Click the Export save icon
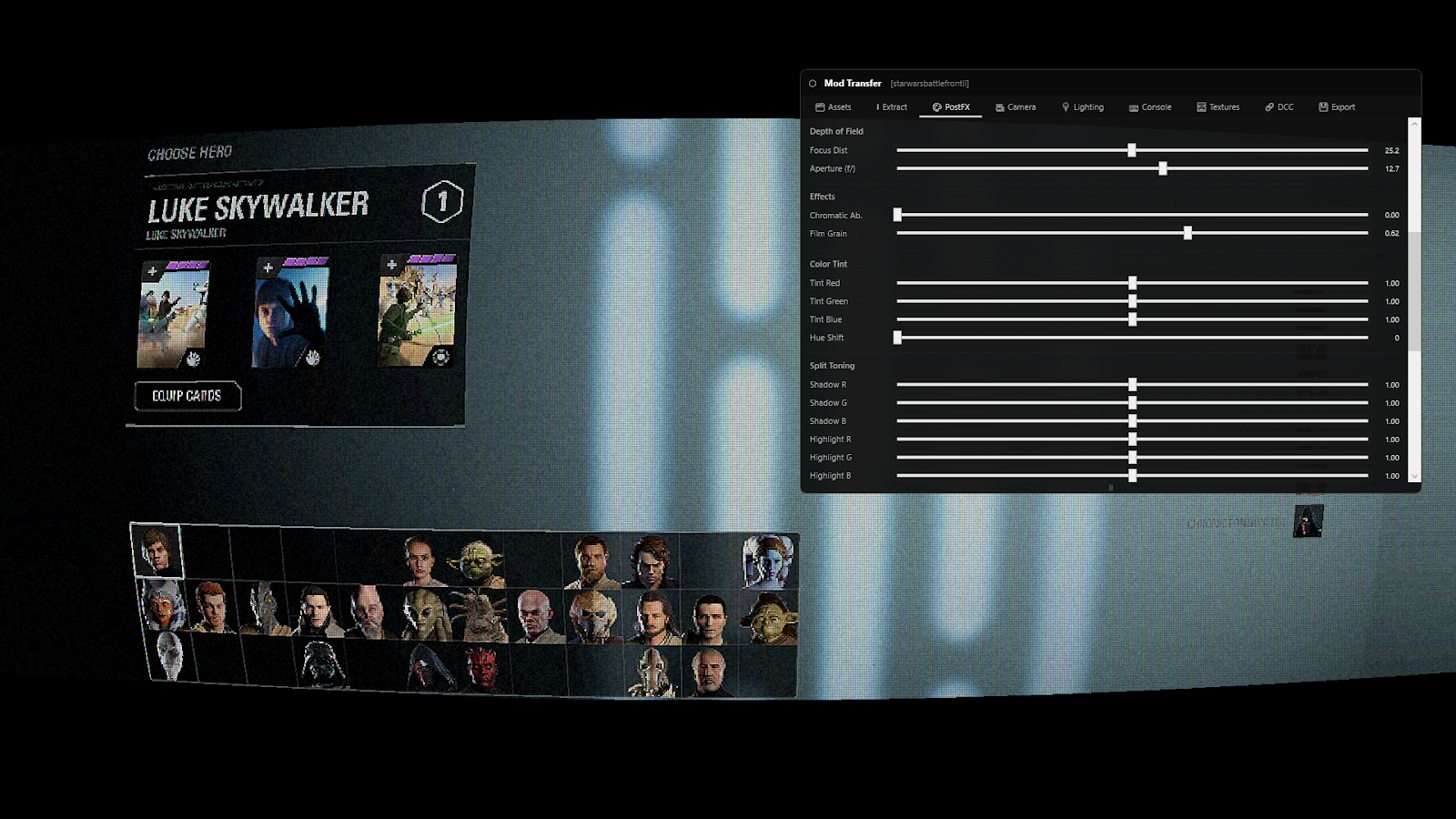1456x819 pixels. 1323,106
